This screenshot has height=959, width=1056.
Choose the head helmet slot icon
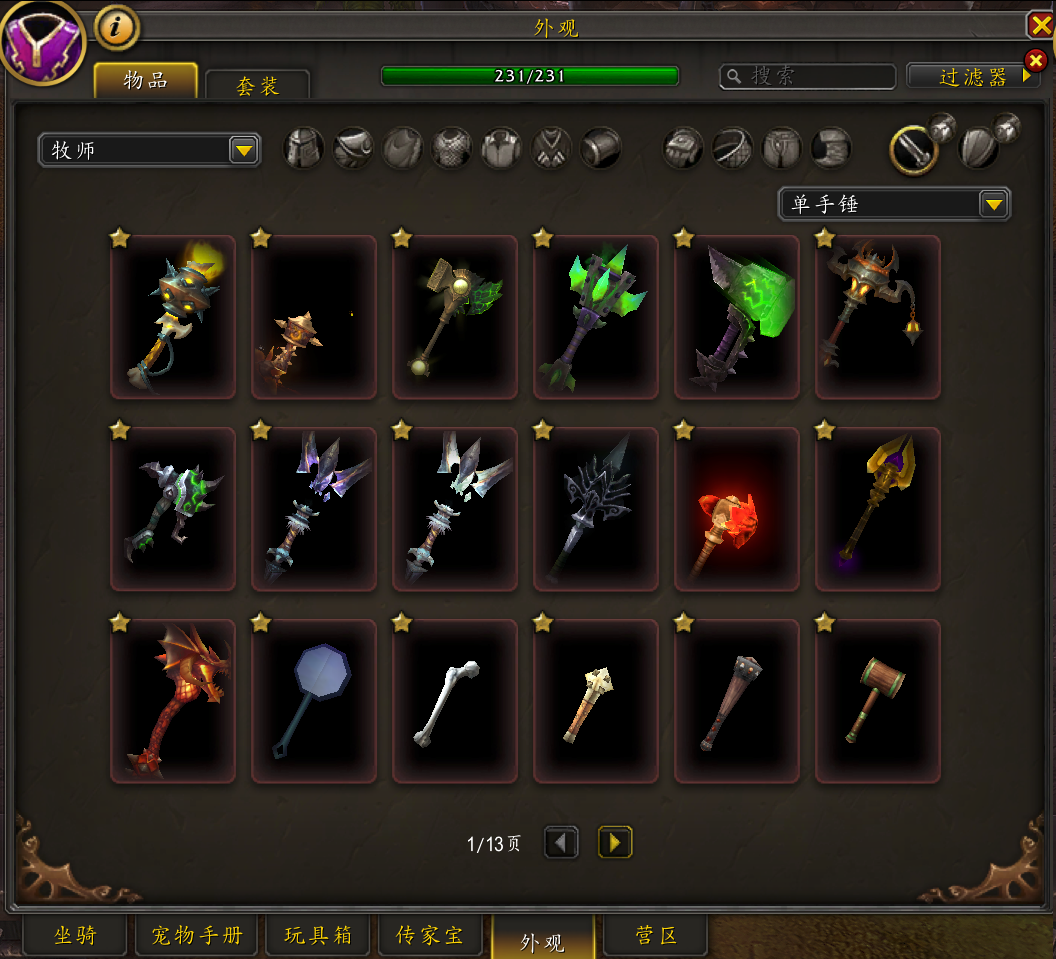click(x=304, y=149)
